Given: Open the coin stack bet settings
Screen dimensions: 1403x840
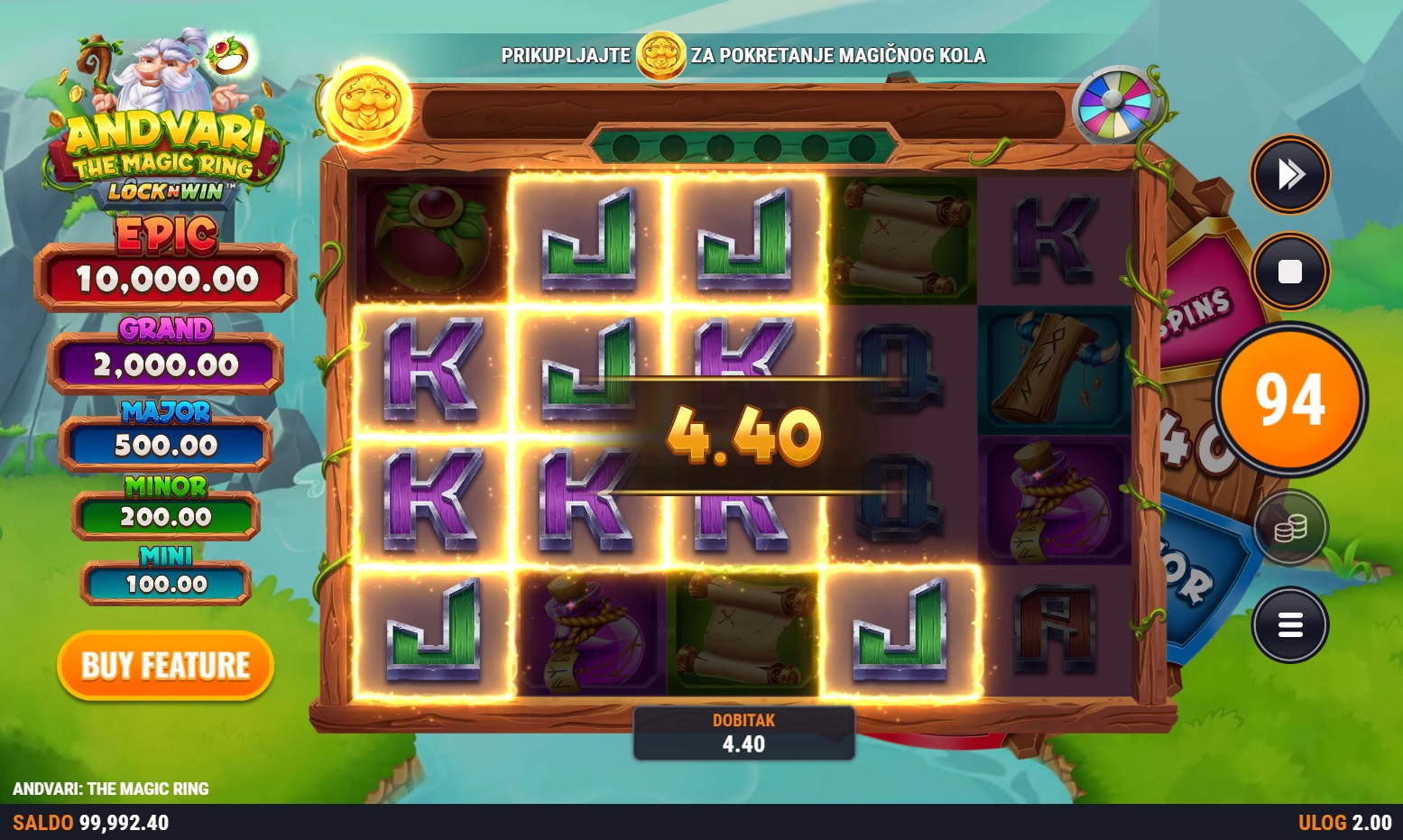Looking at the screenshot, I should pyautogui.click(x=1290, y=529).
